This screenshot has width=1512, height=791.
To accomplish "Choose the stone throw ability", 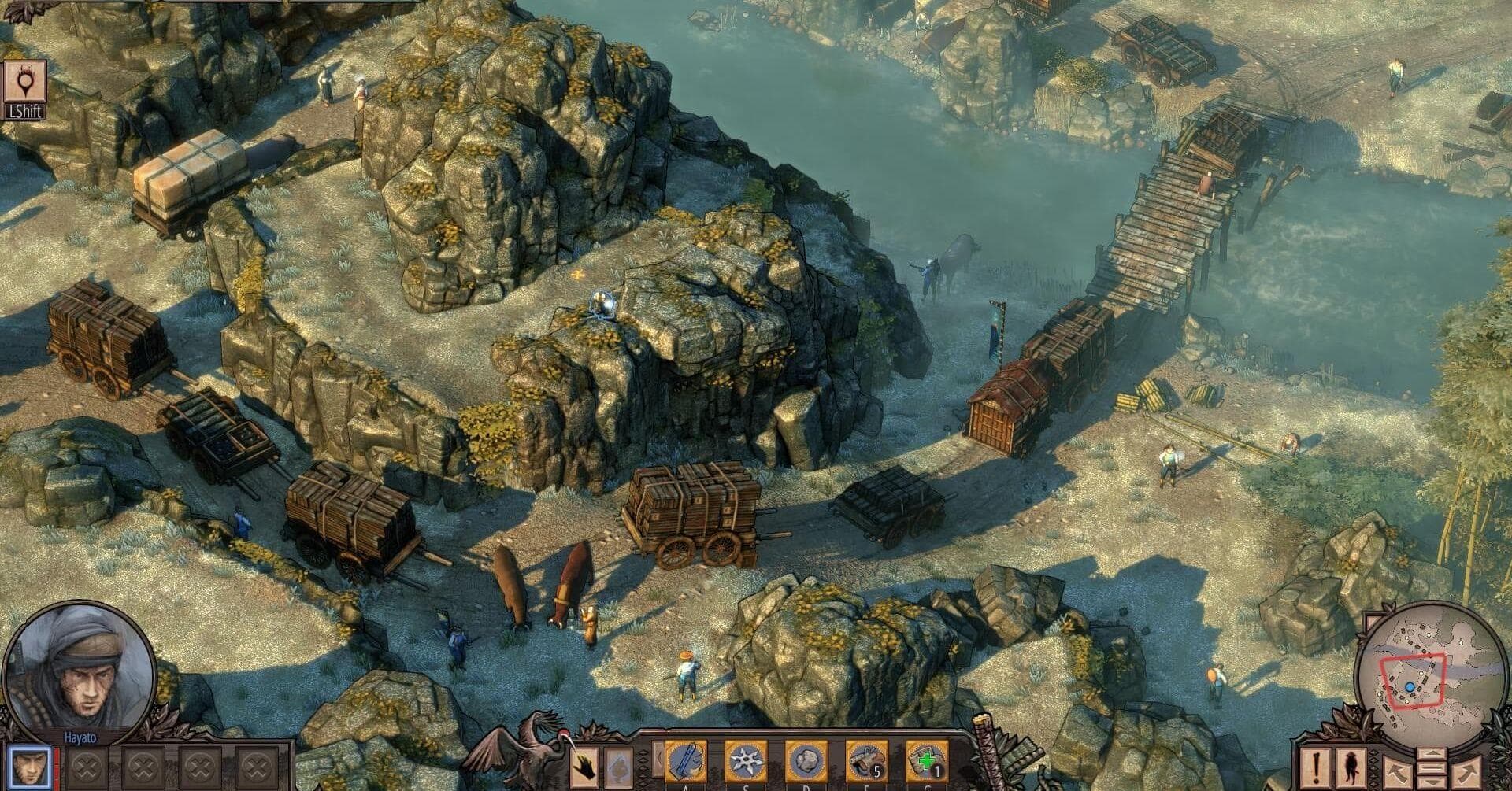I will pos(805,761).
